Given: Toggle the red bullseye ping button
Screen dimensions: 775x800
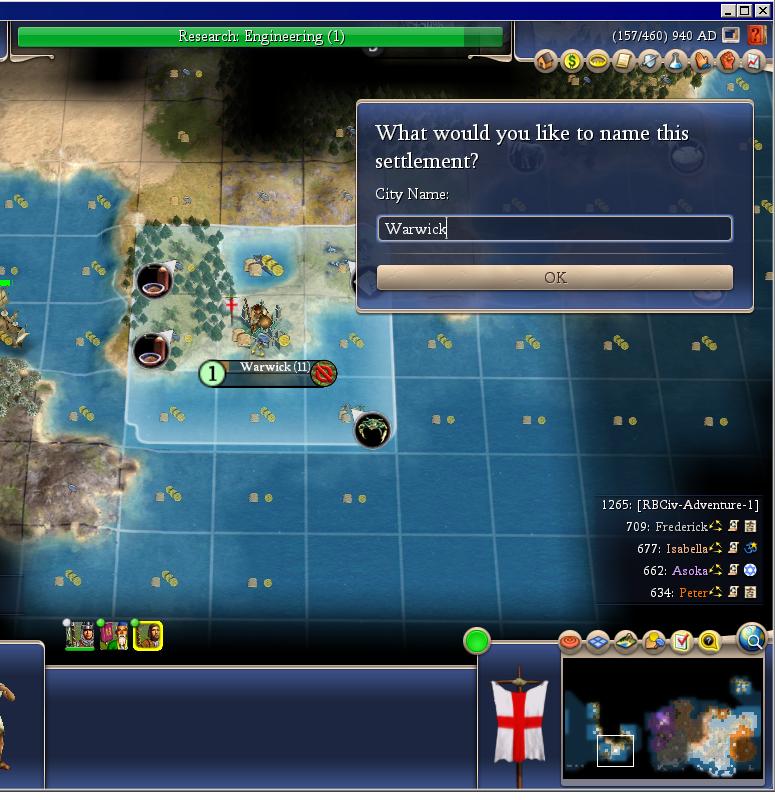Looking at the screenshot, I should (570, 641).
